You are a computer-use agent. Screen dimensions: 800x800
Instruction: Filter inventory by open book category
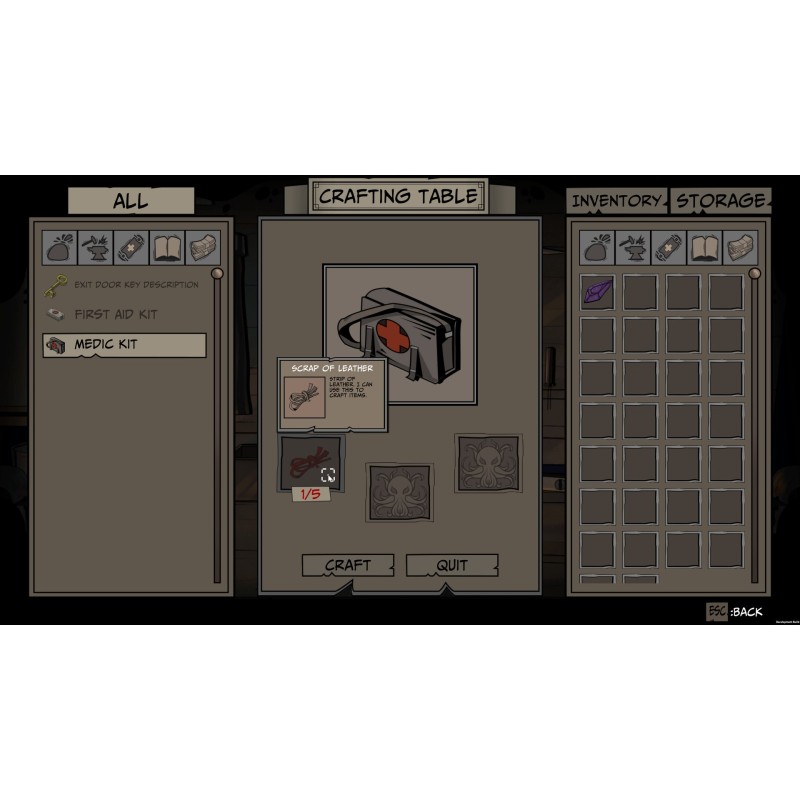tap(704, 247)
